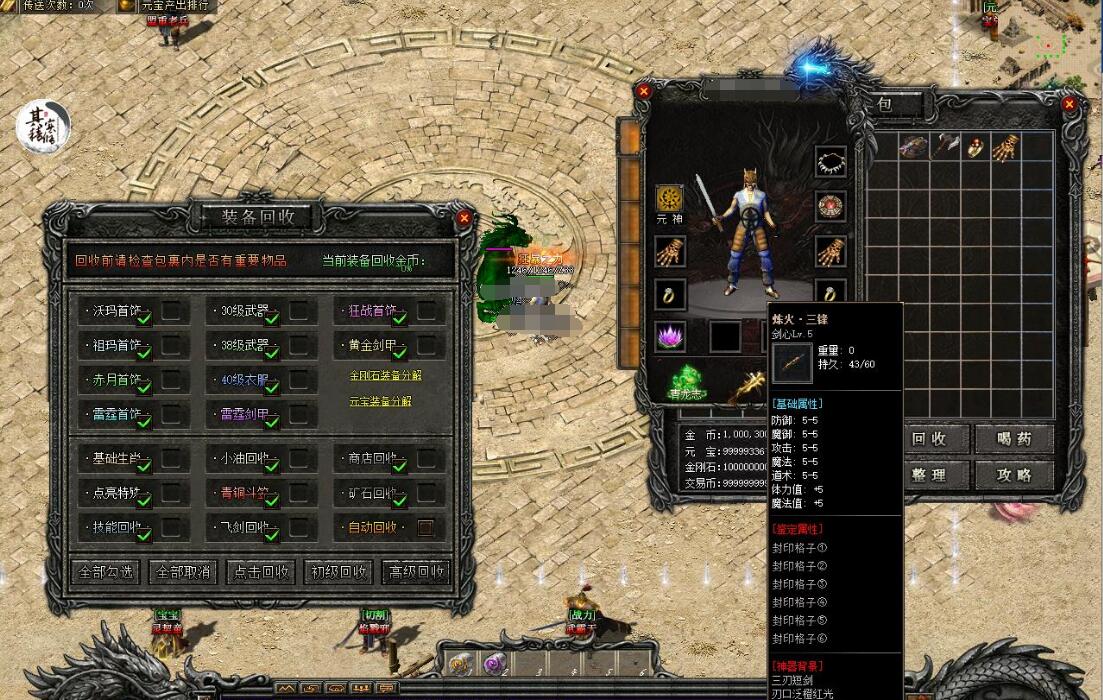Viewport: 1103px width, 700px height.
Task: Close the character equipment panel
Action: click(x=644, y=91)
